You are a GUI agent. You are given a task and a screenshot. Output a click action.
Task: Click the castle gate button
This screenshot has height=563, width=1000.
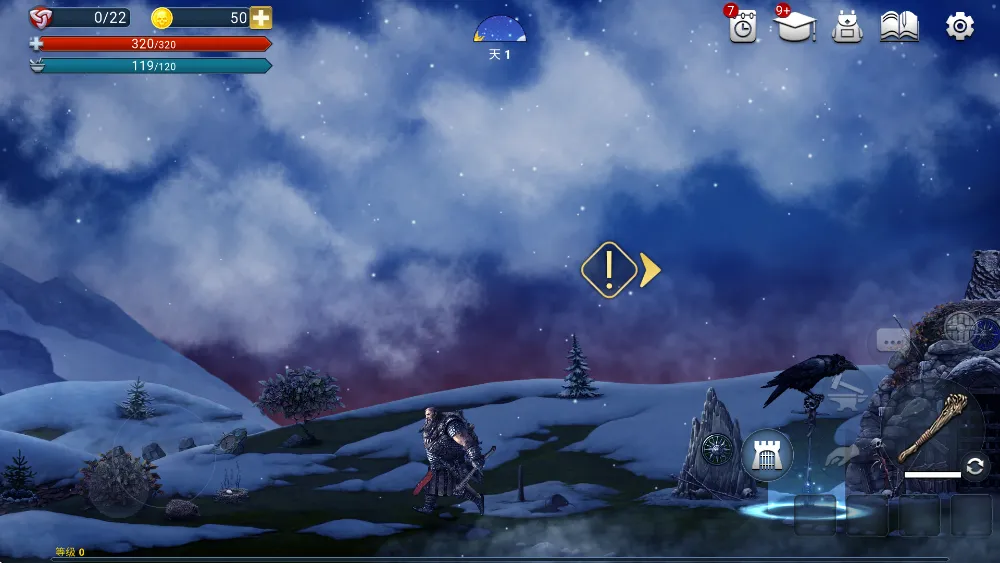[767, 455]
